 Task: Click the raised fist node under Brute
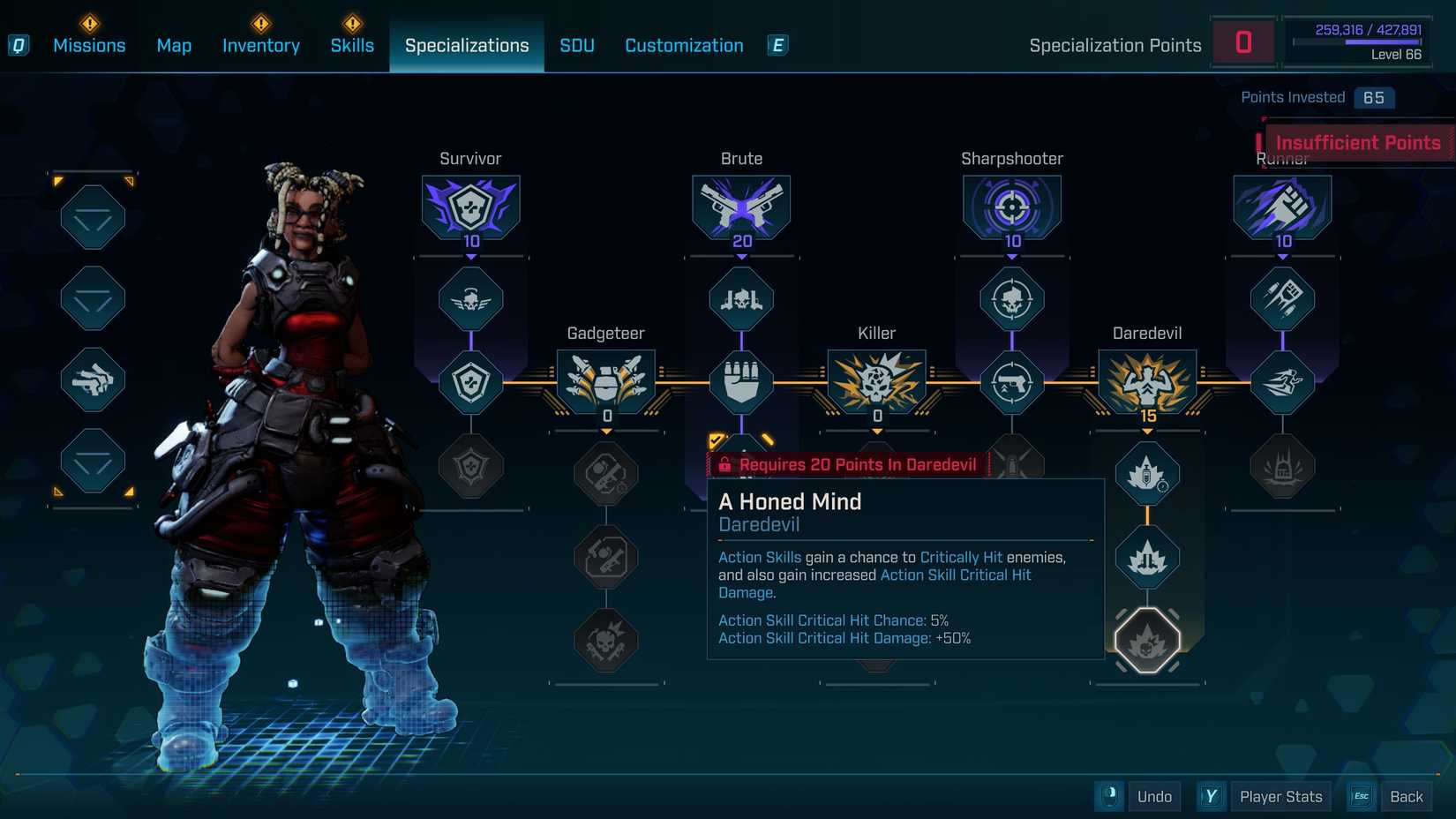pos(741,381)
